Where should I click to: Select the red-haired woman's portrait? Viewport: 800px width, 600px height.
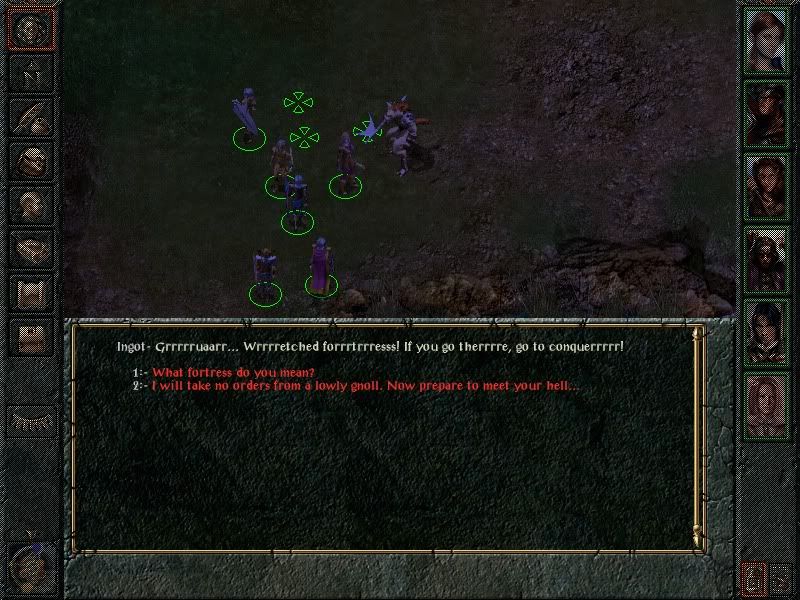(x=767, y=41)
